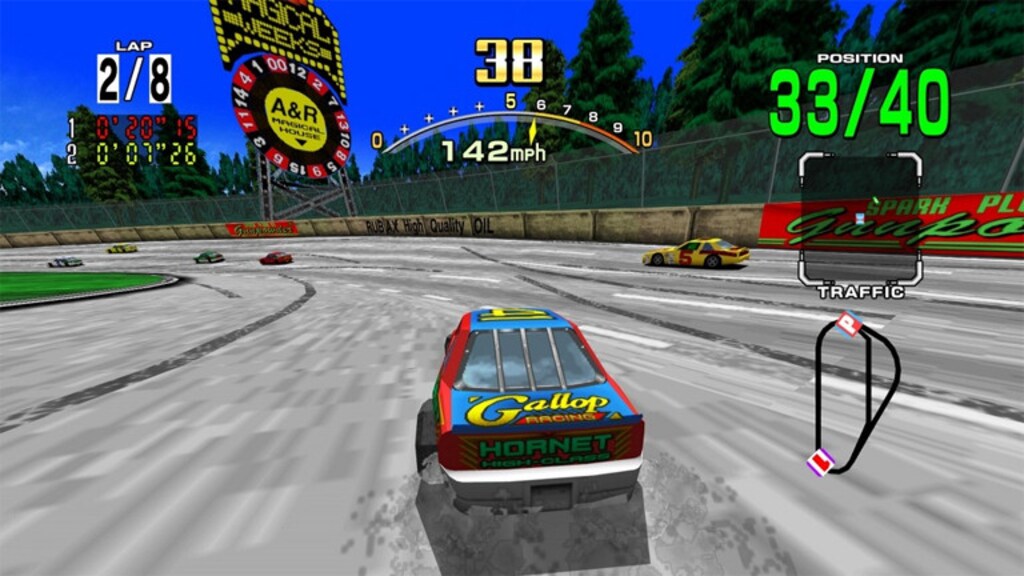The image size is (1024, 576).
Task: Select the red L marker on the course map
Action: coord(821,461)
